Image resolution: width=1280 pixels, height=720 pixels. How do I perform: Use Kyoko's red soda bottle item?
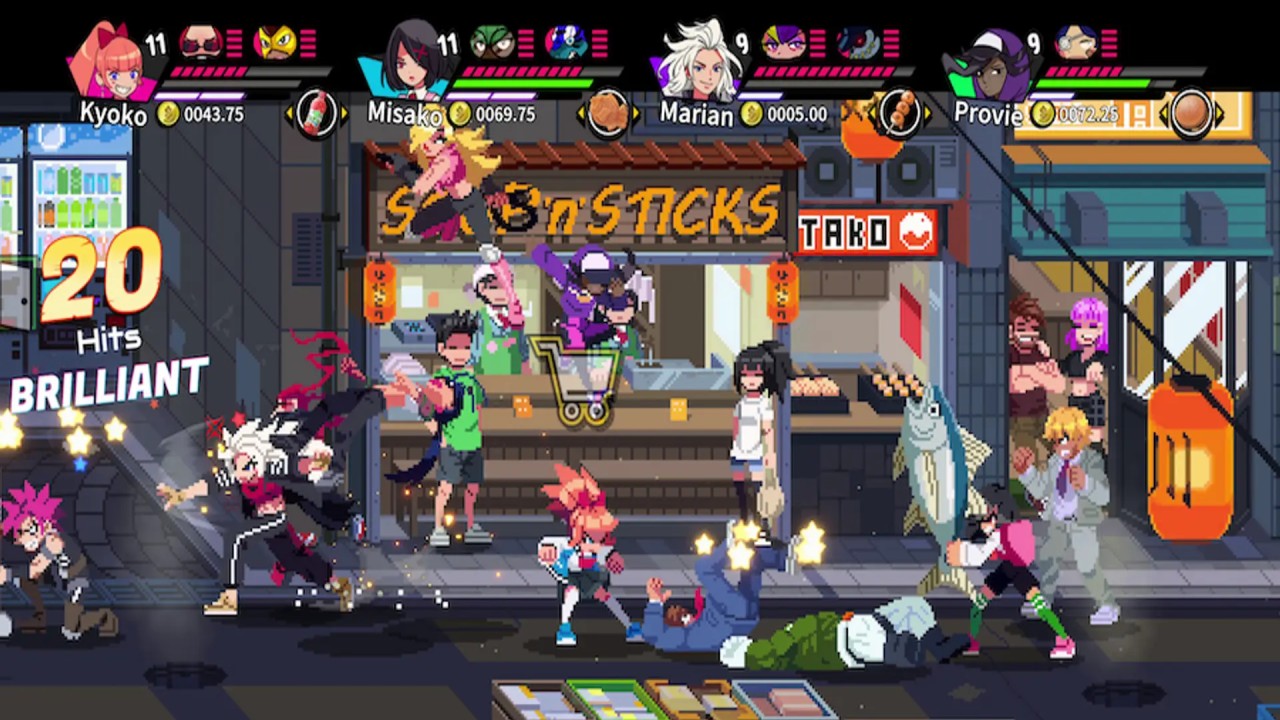pyautogui.click(x=316, y=114)
